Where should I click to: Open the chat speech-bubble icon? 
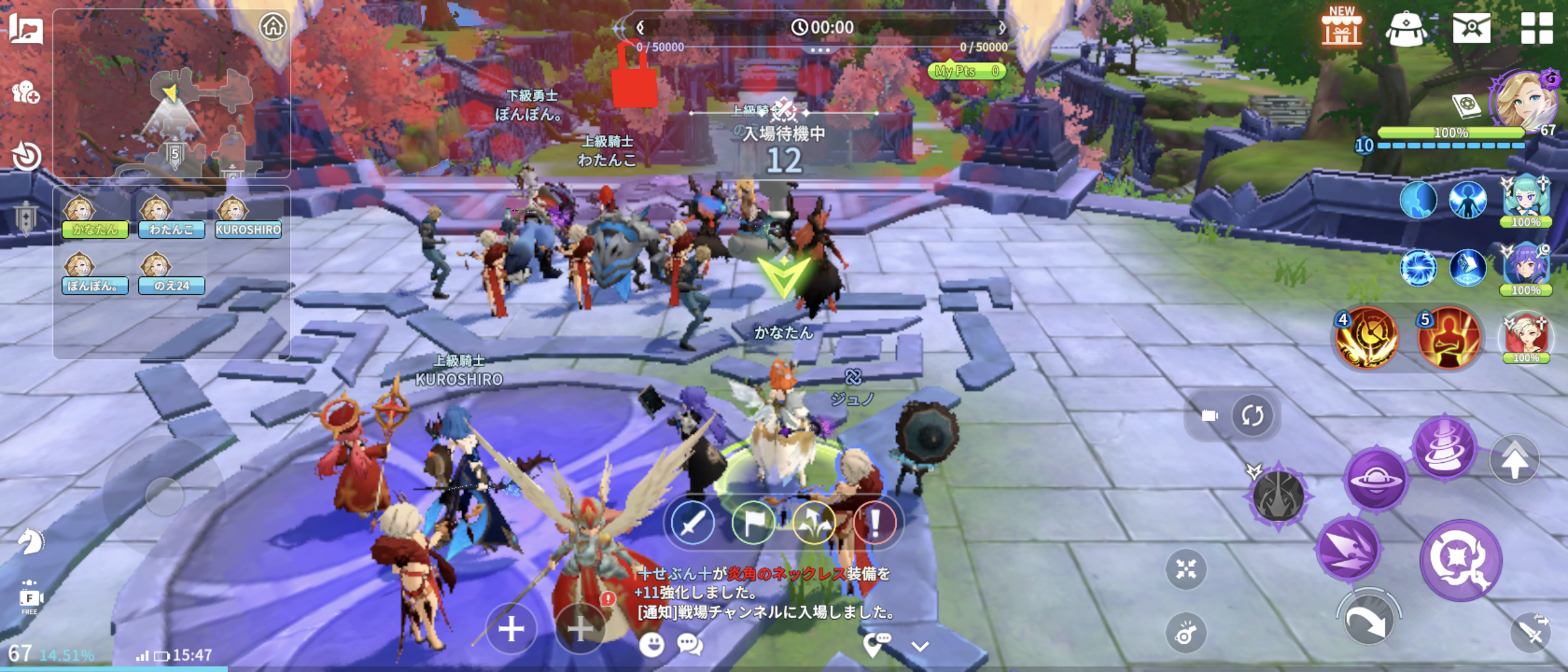[x=689, y=645]
